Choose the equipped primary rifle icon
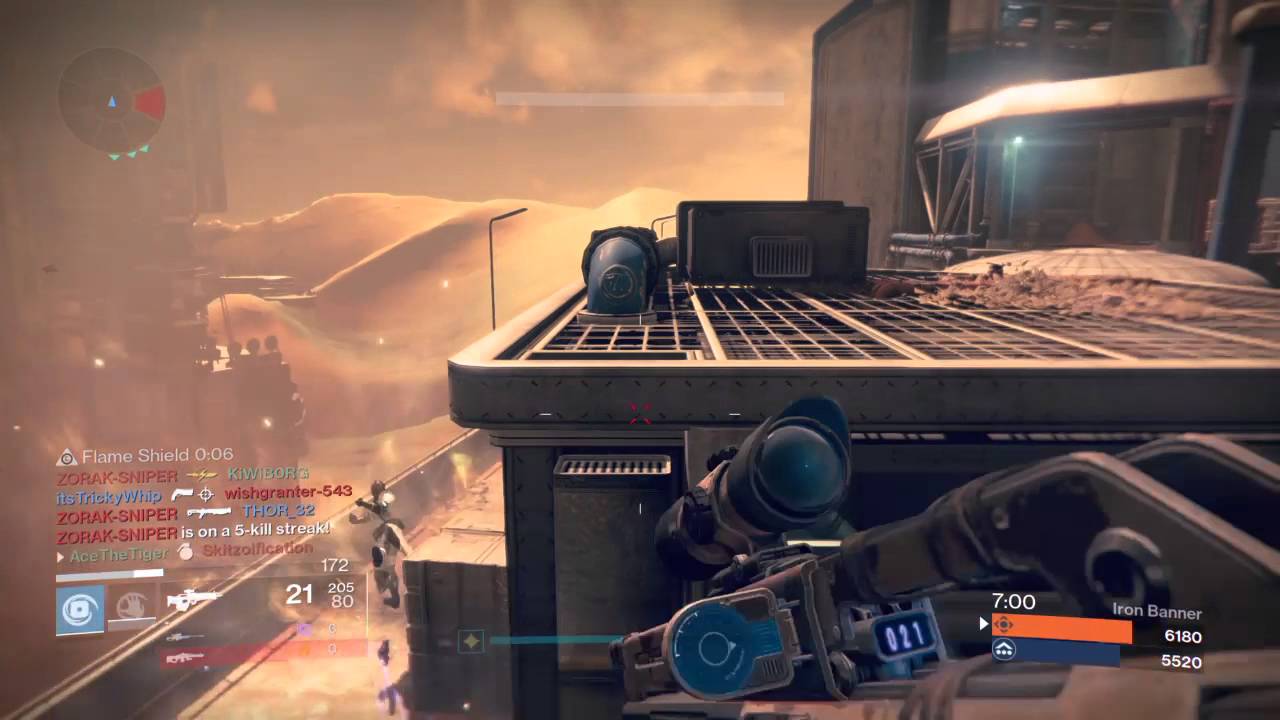Image resolution: width=1280 pixels, height=720 pixels. 193,600
